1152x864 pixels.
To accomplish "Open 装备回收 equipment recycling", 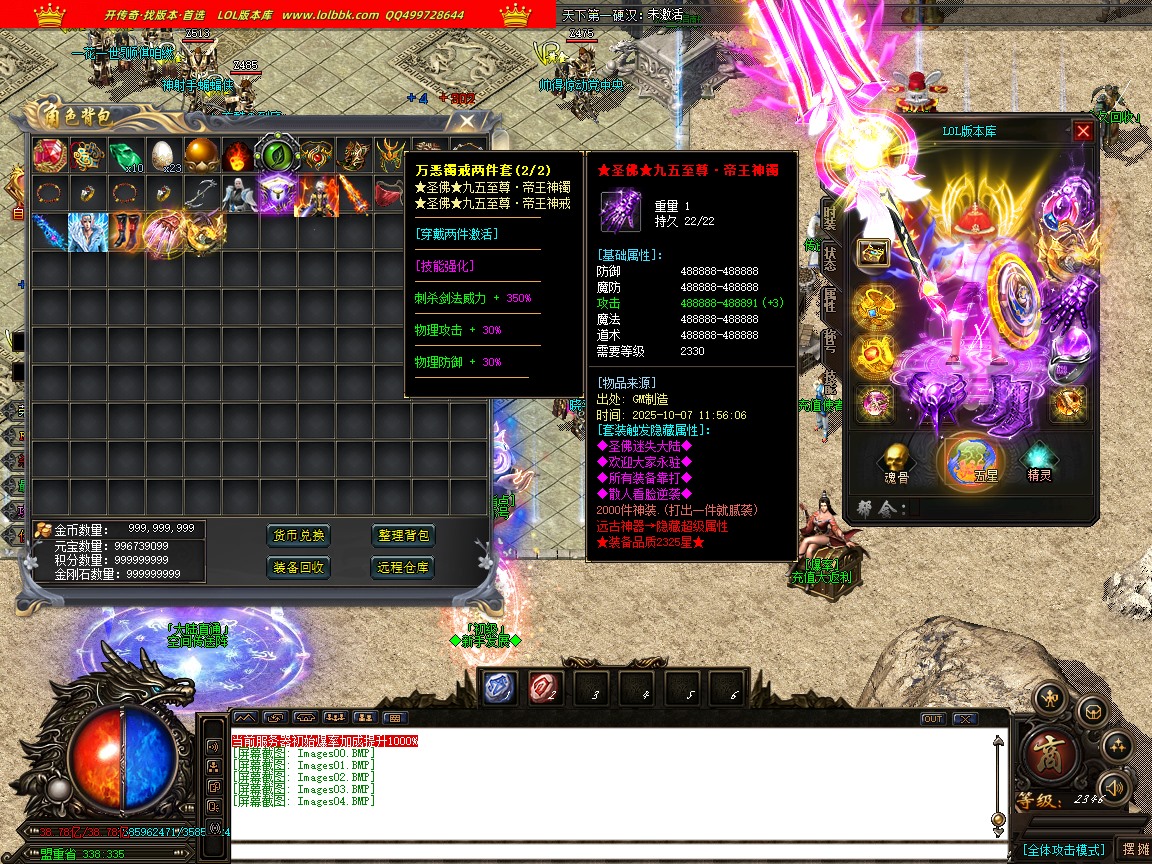I will point(299,567).
